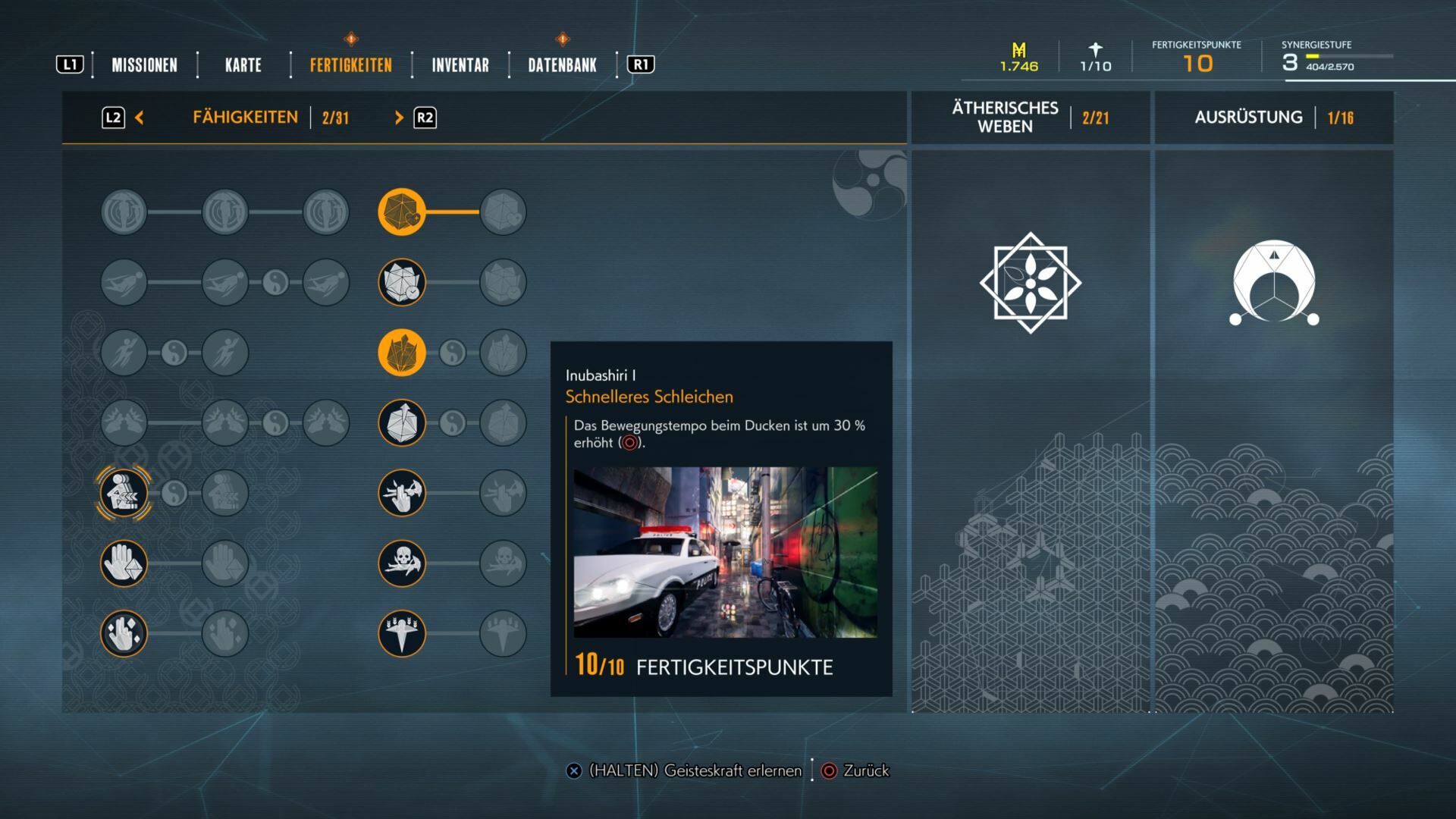Screen dimensions: 1456x819
Task: Select the Fertigkeiten tab
Action: pyautogui.click(x=350, y=65)
